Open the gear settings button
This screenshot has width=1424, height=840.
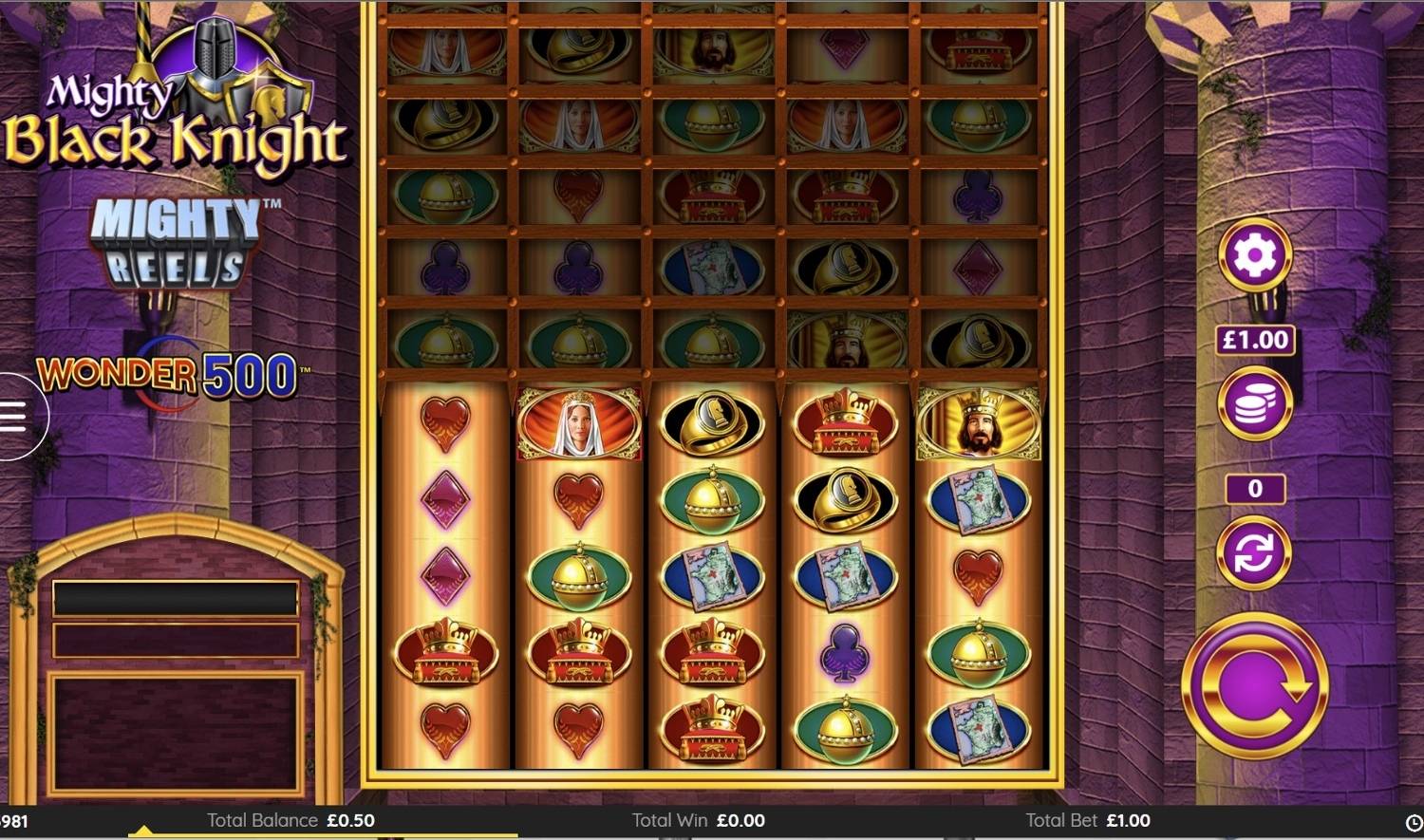1255,254
